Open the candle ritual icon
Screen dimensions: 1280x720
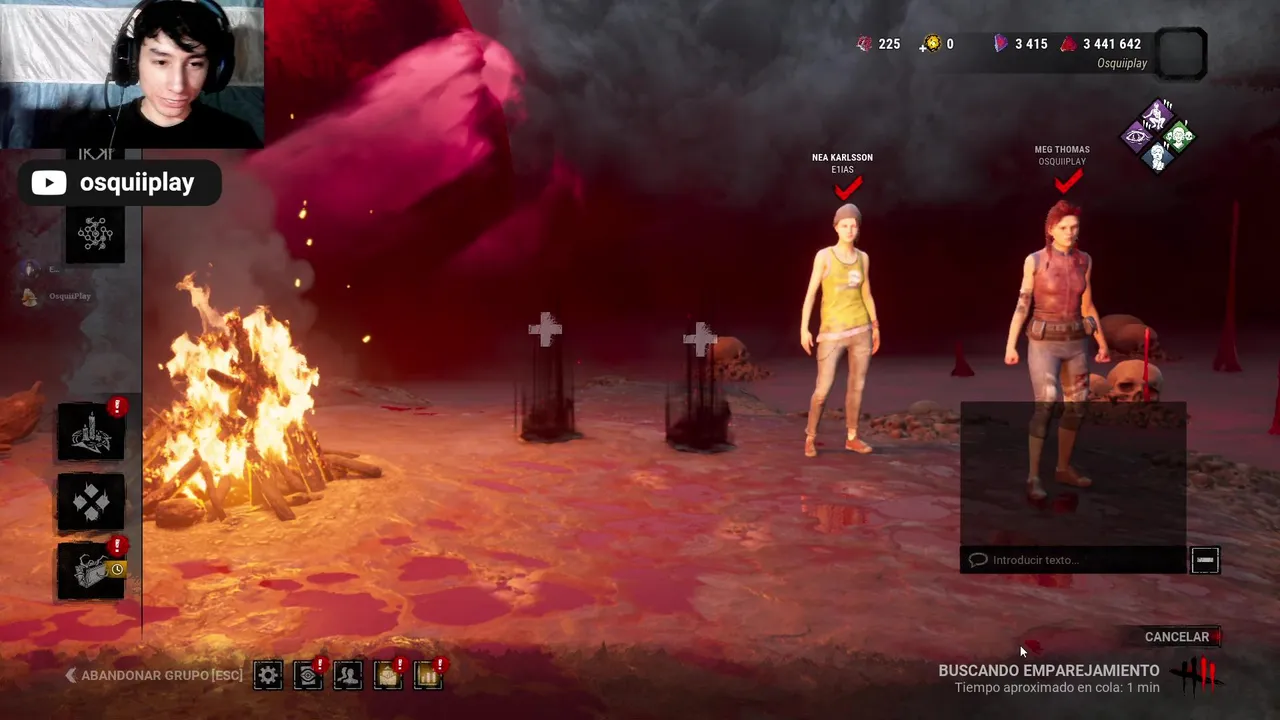[91, 433]
